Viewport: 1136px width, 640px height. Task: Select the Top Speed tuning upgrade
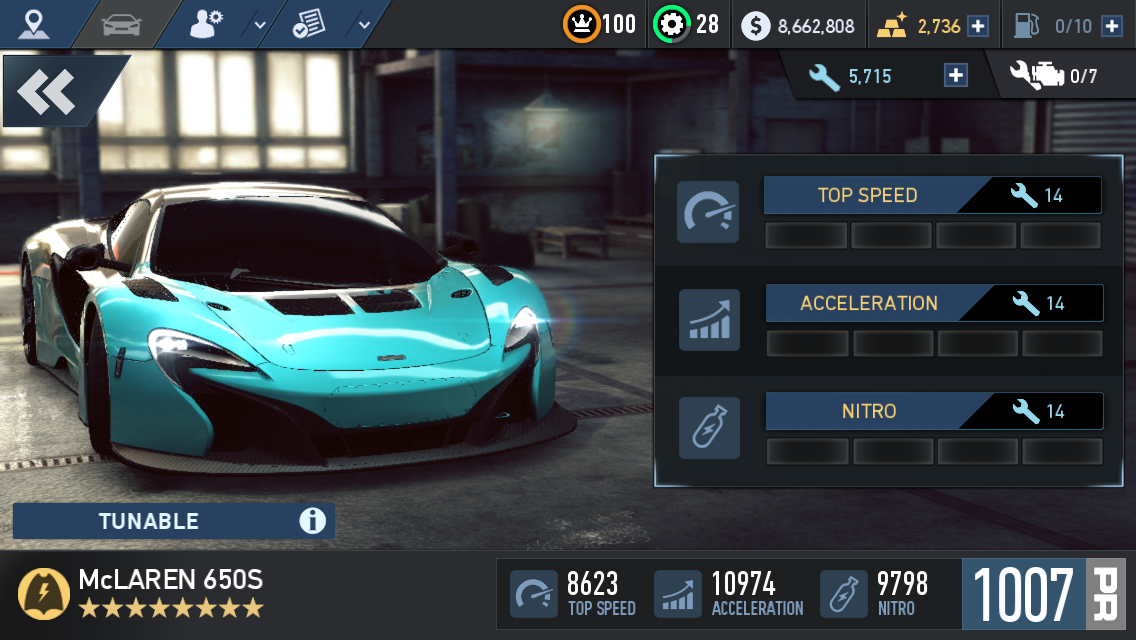tap(932, 196)
